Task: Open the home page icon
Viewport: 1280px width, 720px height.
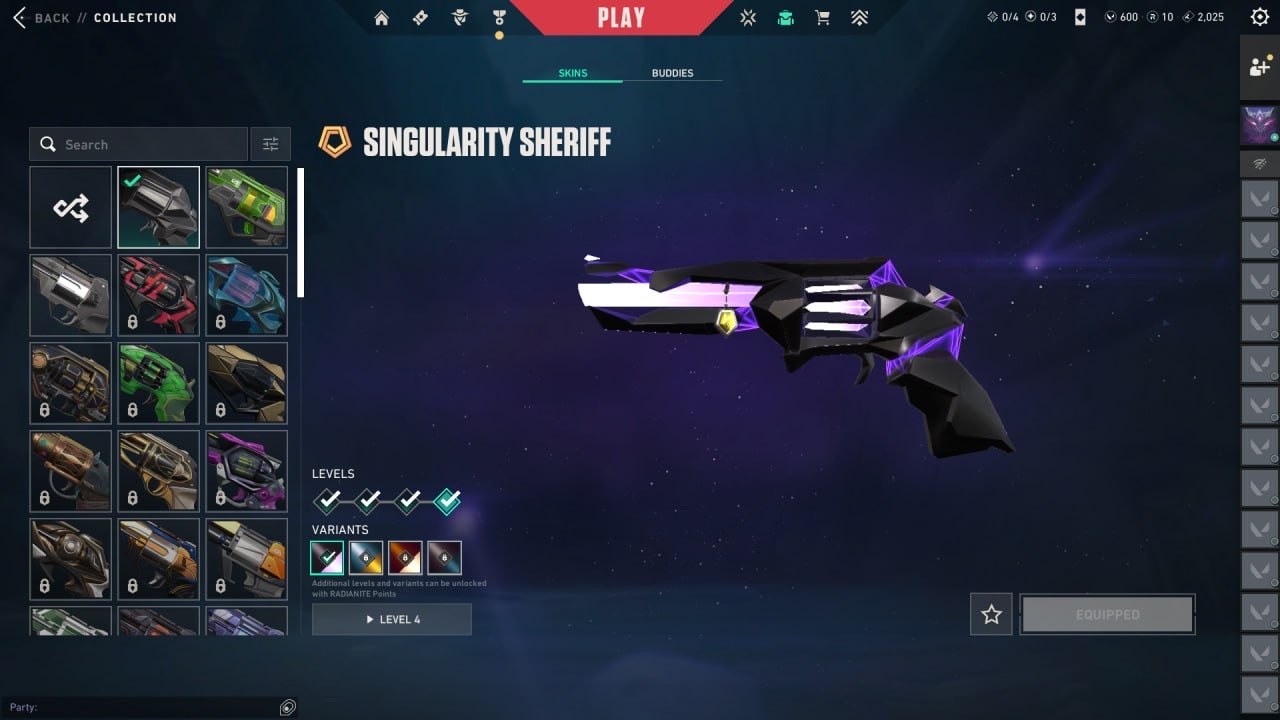Action: (381, 17)
